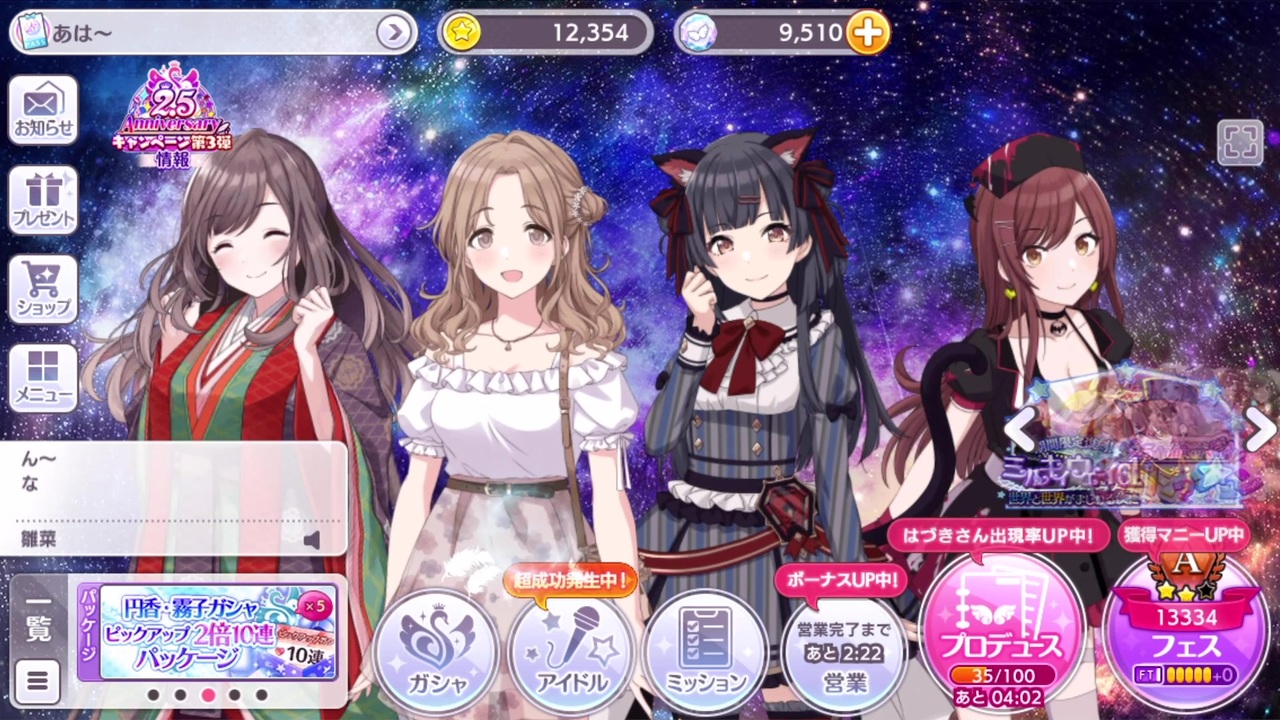This screenshot has width=1280, height=720.
Task: Open the プレゼント present box icon
Action: [42, 199]
